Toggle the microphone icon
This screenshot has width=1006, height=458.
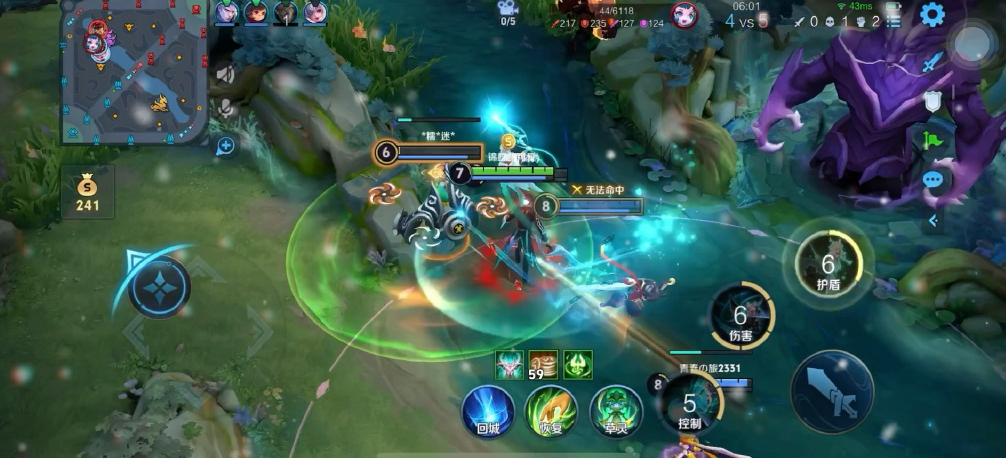226,106
